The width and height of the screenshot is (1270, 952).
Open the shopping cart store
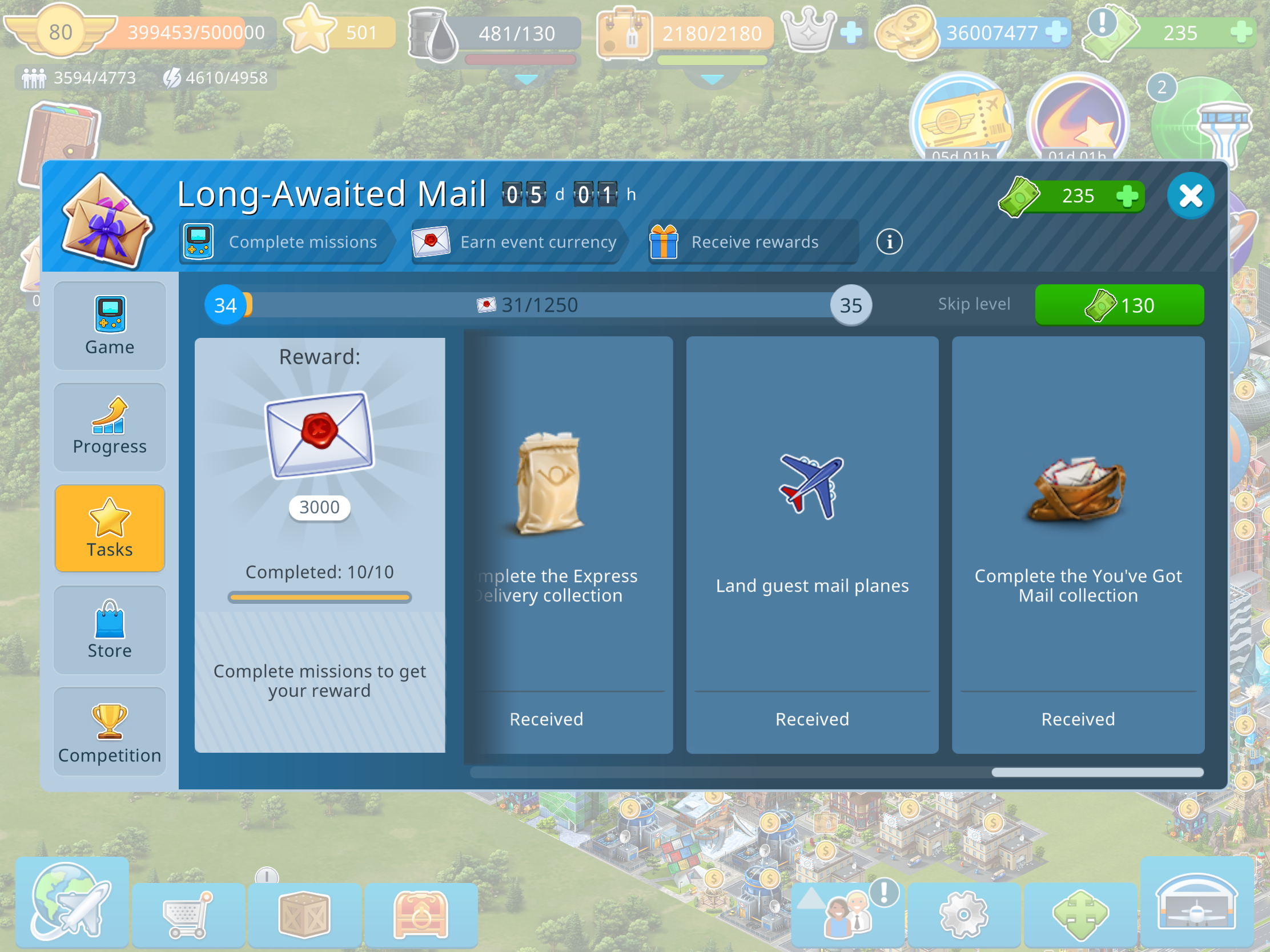188,914
